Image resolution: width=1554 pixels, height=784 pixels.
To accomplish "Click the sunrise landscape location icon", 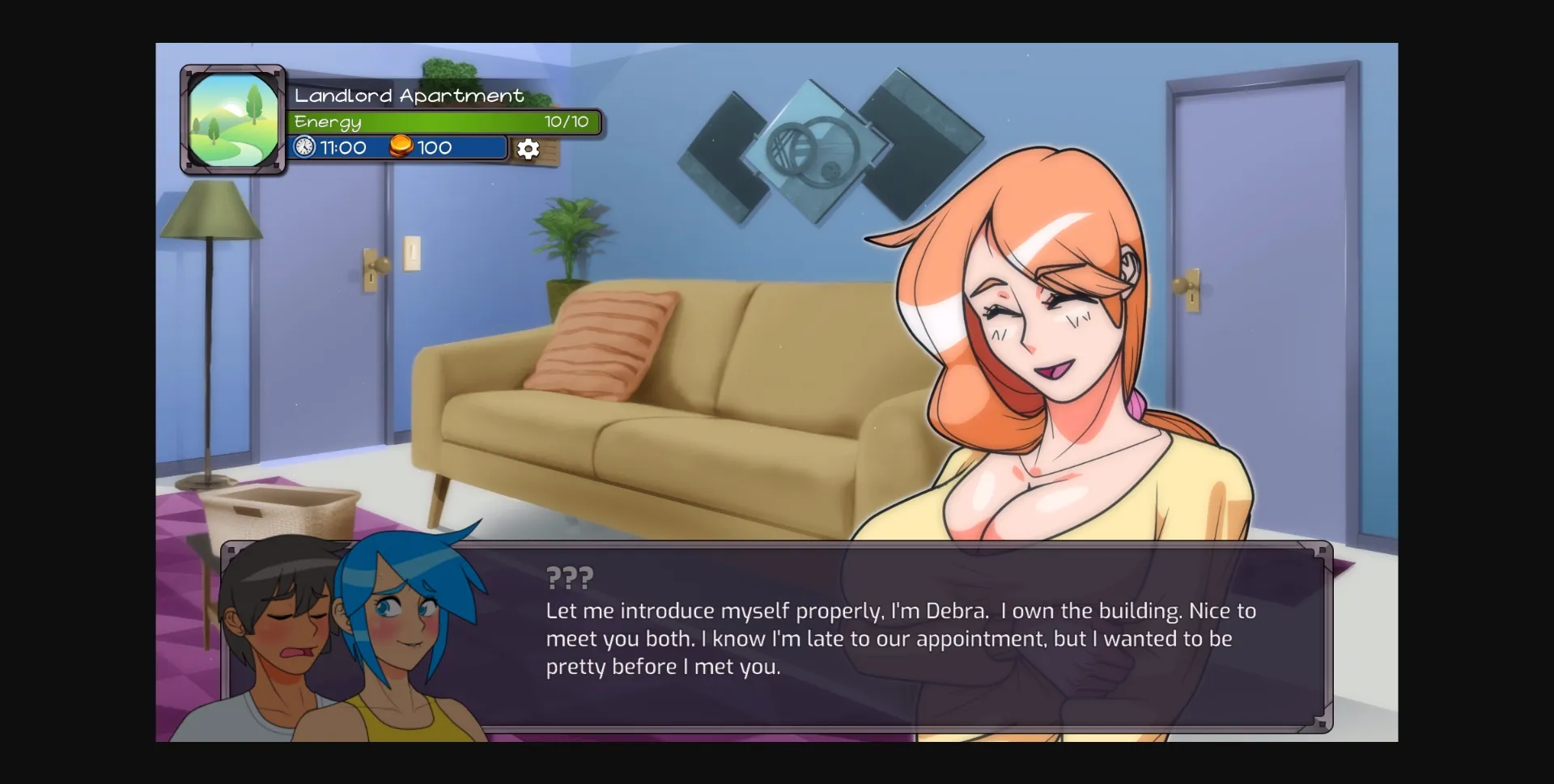I will pos(232,118).
